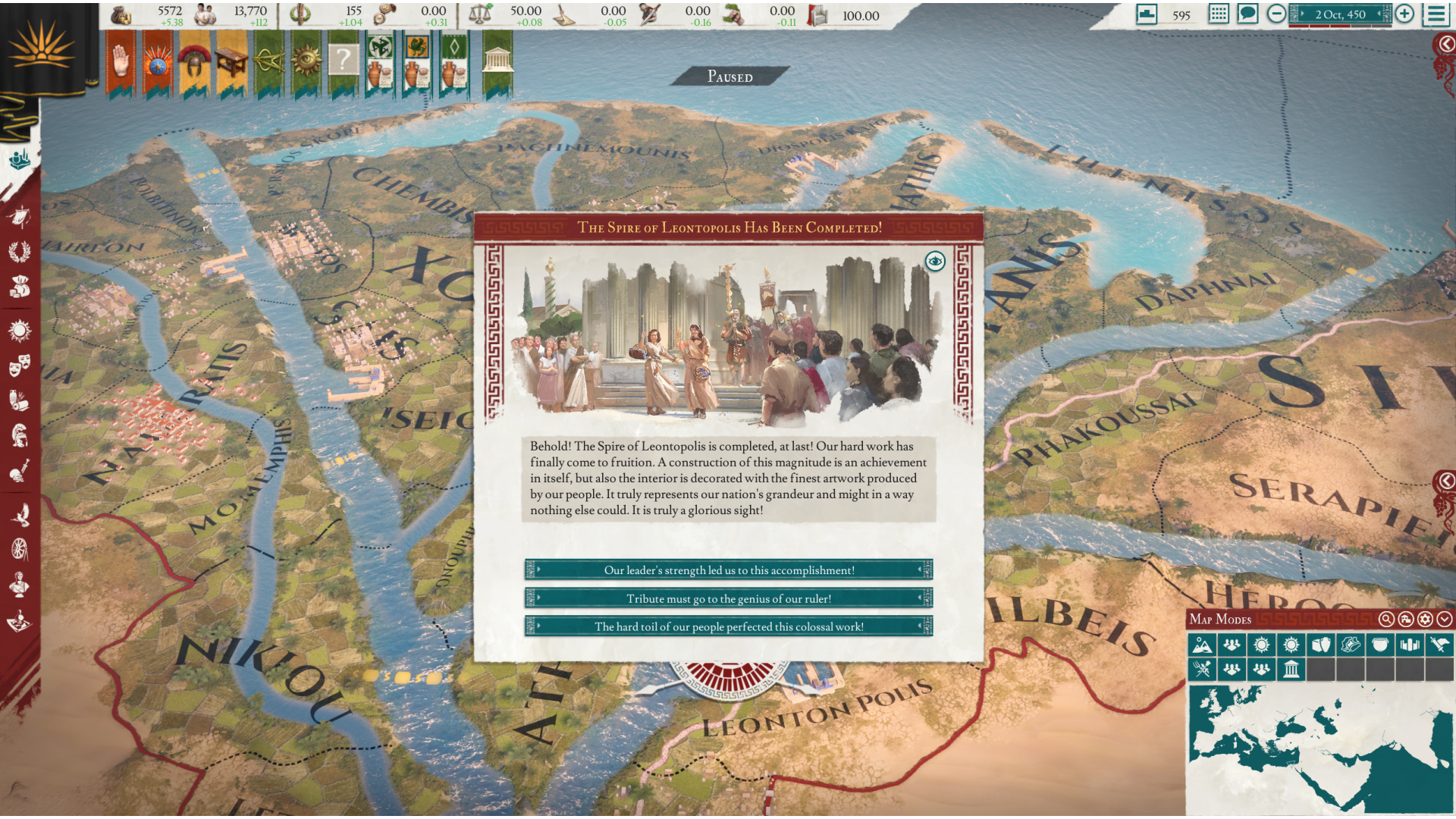Decrease game speed with the minus button
This screenshot has height=819, width=1456.
click(1276, 14)
